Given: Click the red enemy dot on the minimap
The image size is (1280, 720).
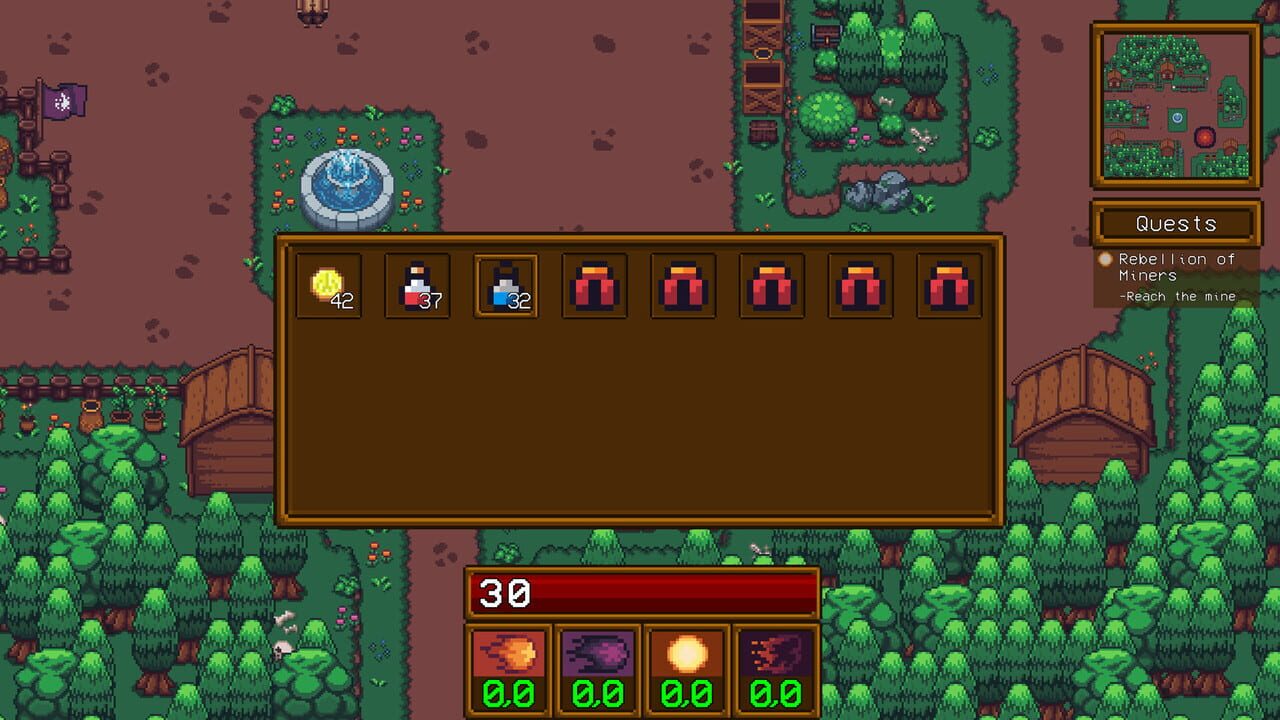Looking at the screenshot, I should [x=1204, y=138].
